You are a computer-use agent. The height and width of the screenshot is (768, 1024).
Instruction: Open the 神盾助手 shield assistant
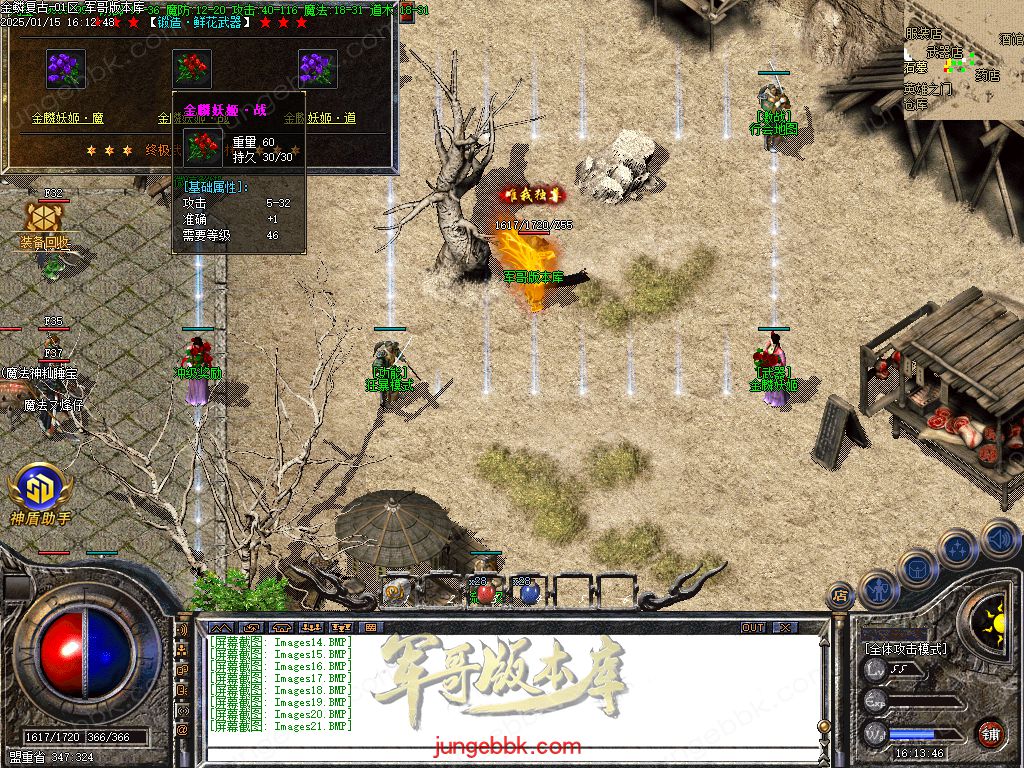tap(40, 490)
